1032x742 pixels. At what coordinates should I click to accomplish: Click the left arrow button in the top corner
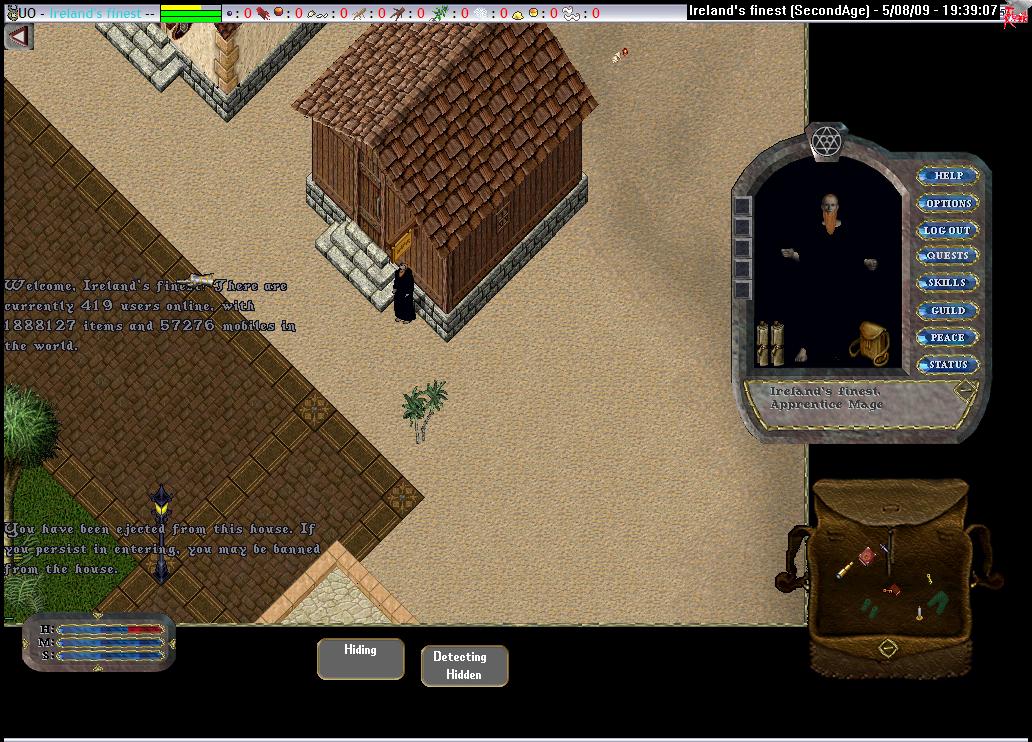click(19, 36)
